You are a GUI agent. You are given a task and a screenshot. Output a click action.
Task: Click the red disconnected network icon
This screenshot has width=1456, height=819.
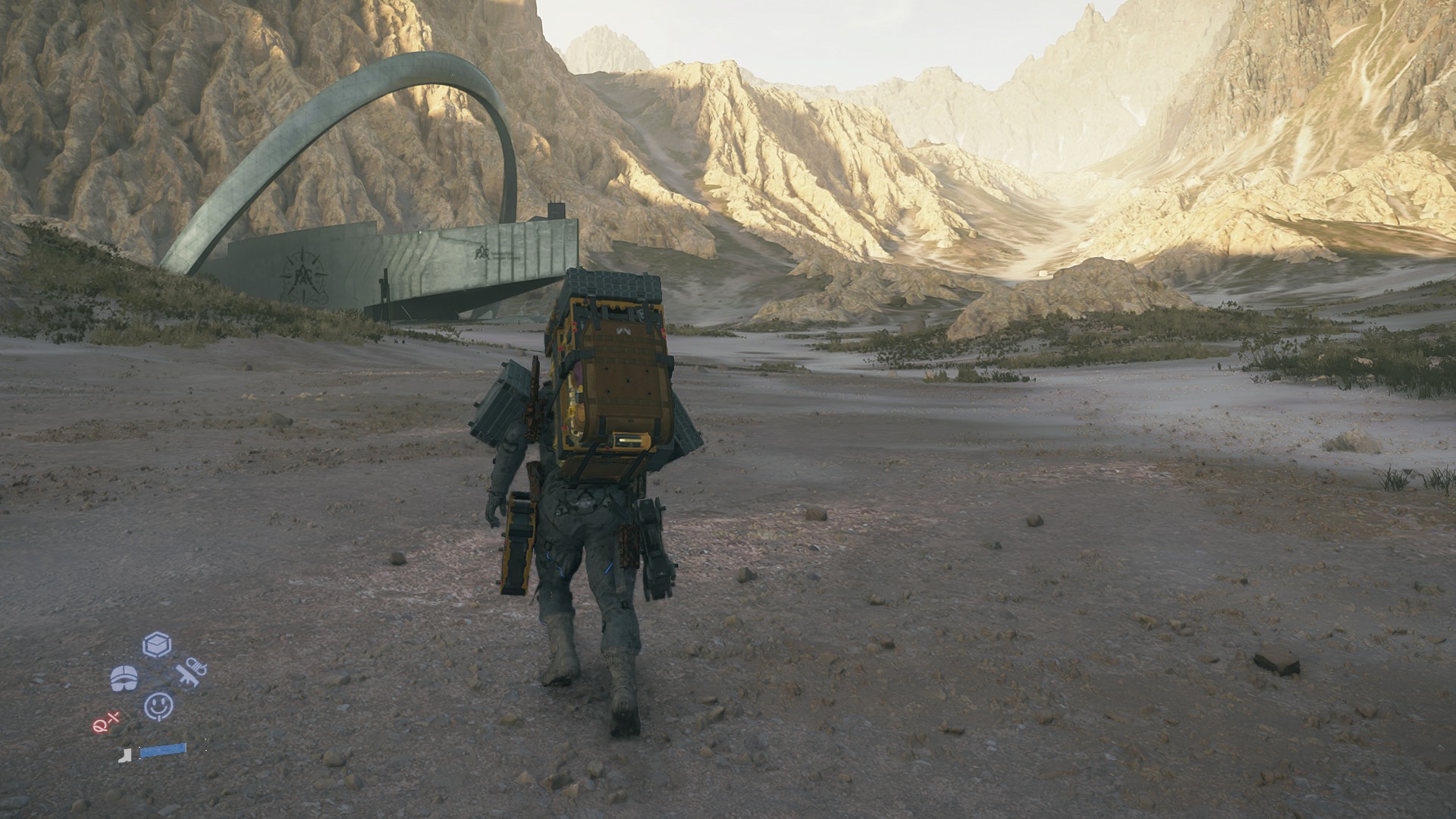click(x=107, y=723)
